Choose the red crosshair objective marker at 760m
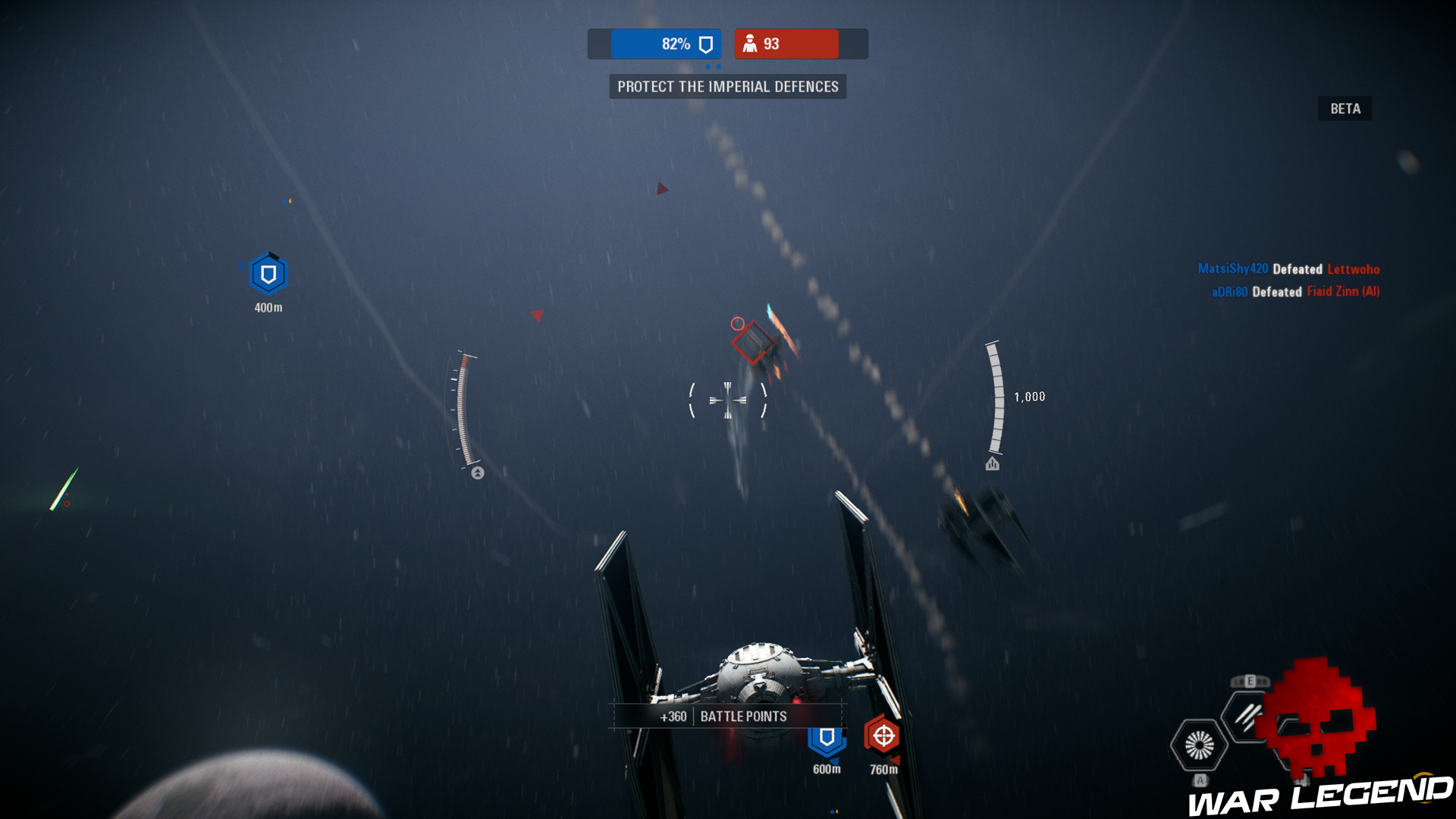The width and height of the screenshot is (1456, 819). (x=883, y=735)
